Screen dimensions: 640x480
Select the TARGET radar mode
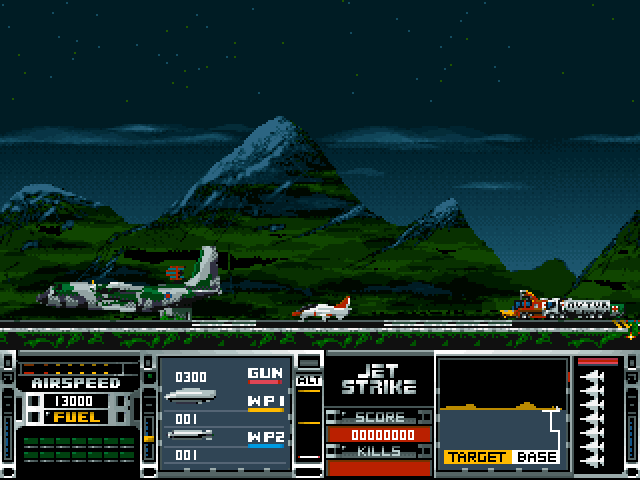pos(476,457)
